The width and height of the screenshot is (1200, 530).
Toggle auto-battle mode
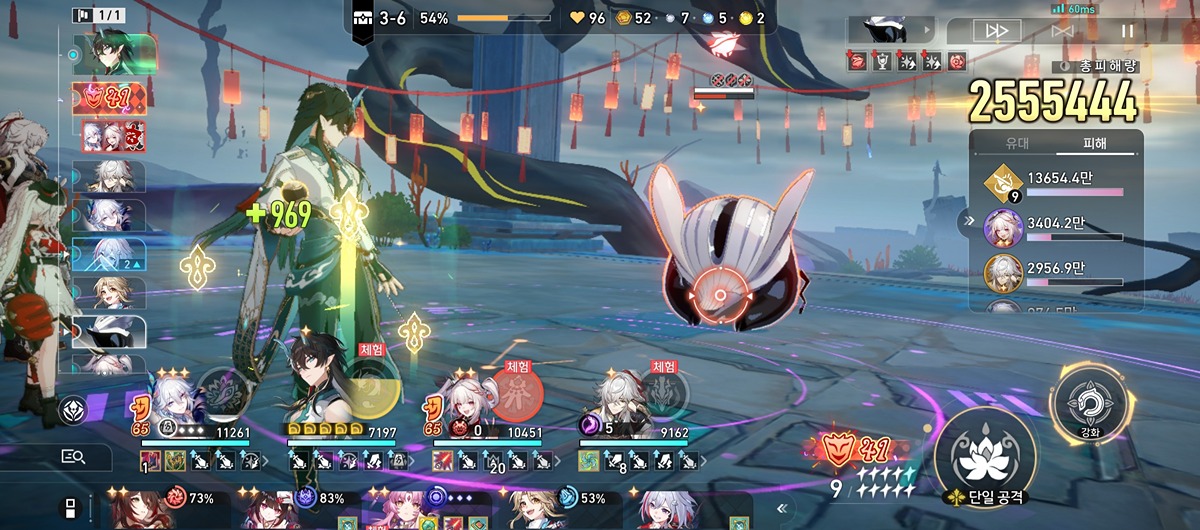(1063, 31)
